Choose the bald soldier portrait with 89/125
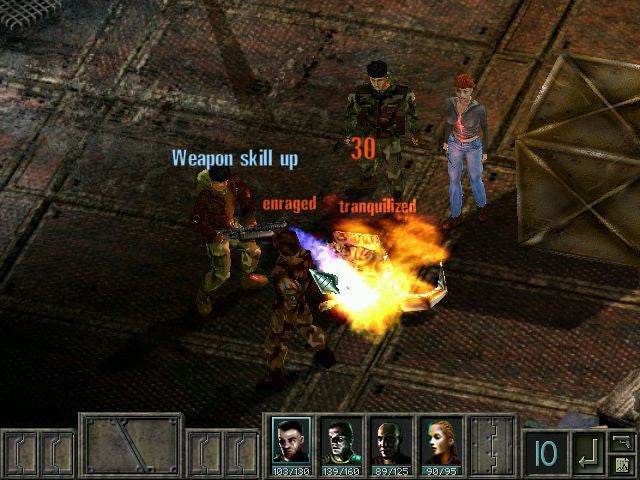640x480 pixels. pyautogui.click(x=390, y=441)
